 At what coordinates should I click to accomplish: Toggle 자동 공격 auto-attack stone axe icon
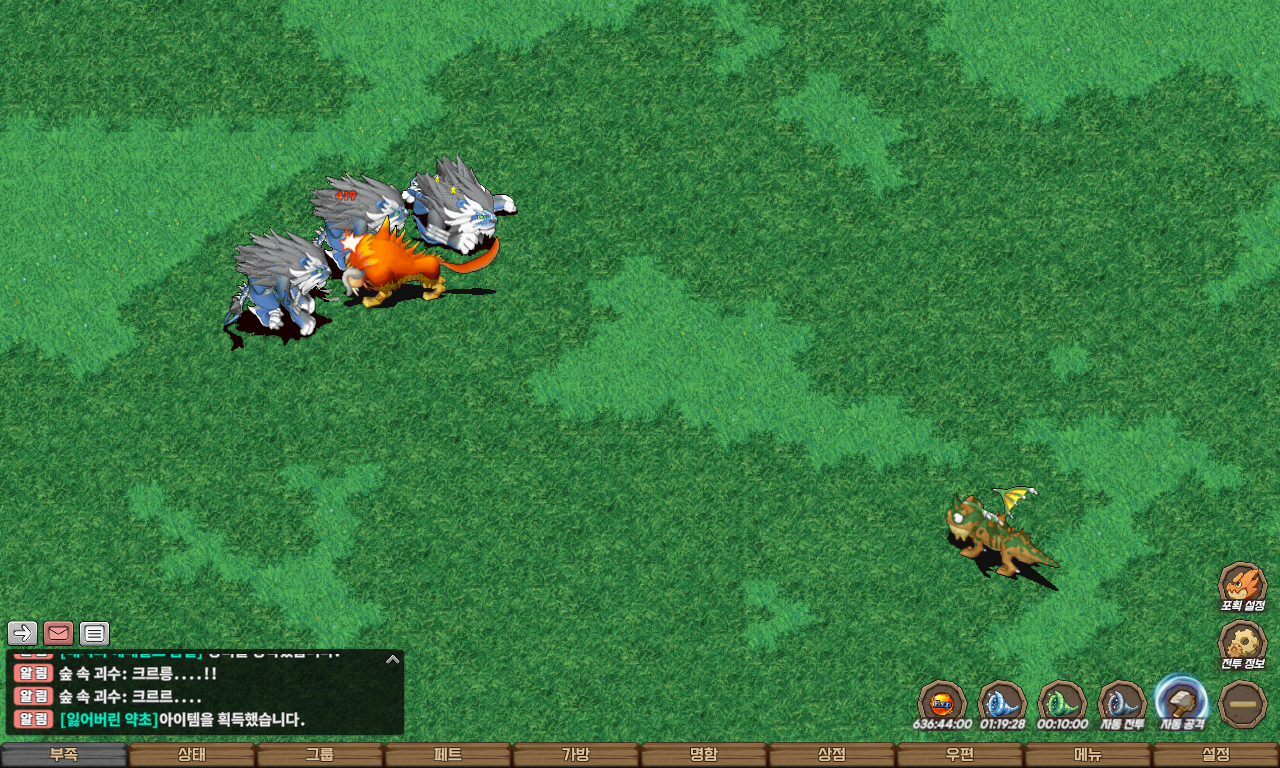click(x=1181, y=700)
